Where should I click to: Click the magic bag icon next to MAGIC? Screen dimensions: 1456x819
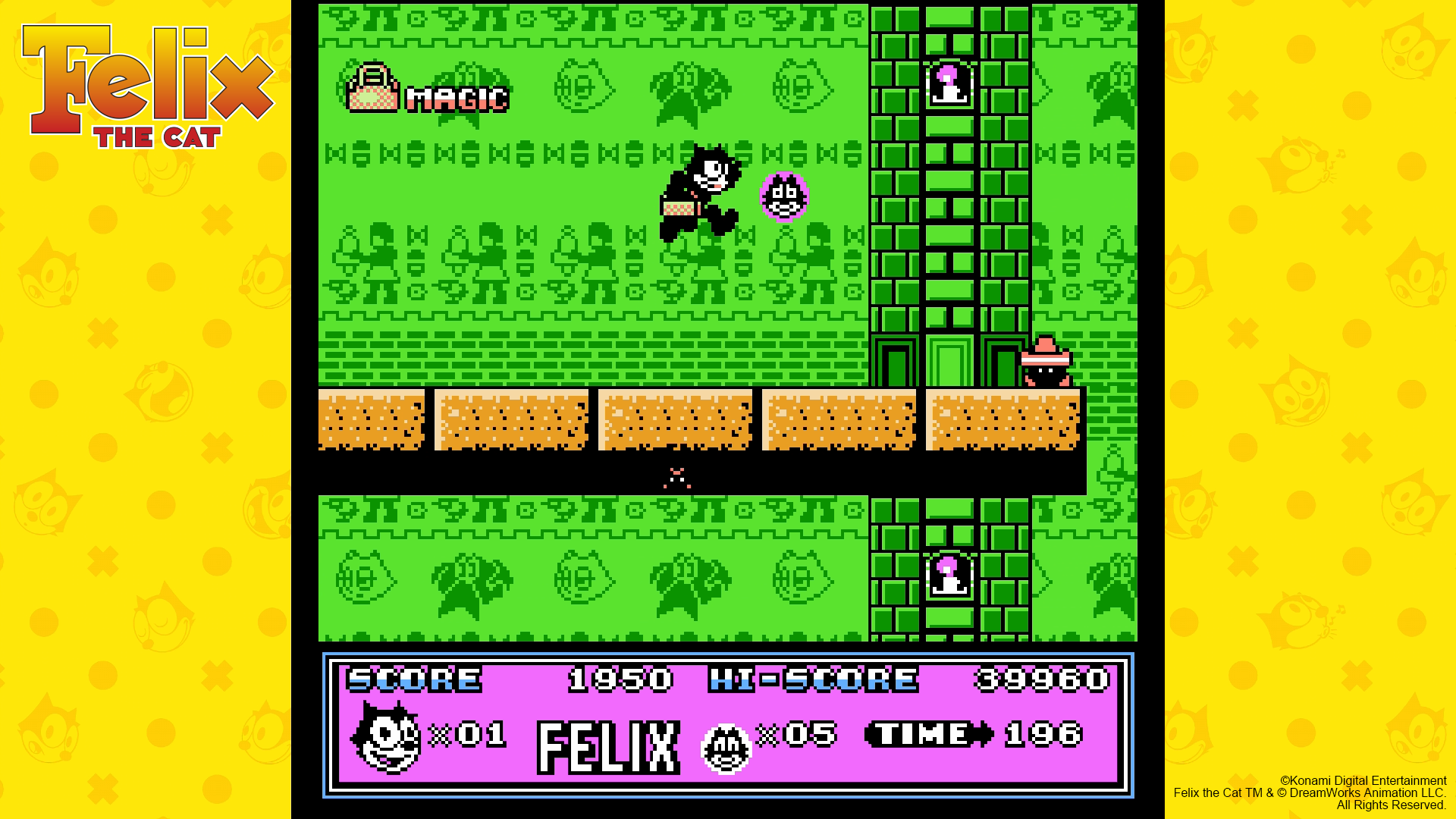pos(373,90)
